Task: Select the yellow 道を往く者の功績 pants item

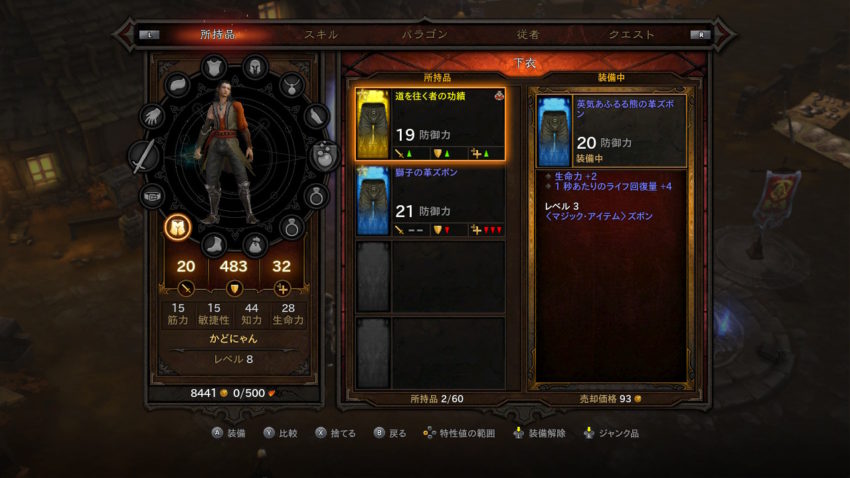Action: (430, 125)
